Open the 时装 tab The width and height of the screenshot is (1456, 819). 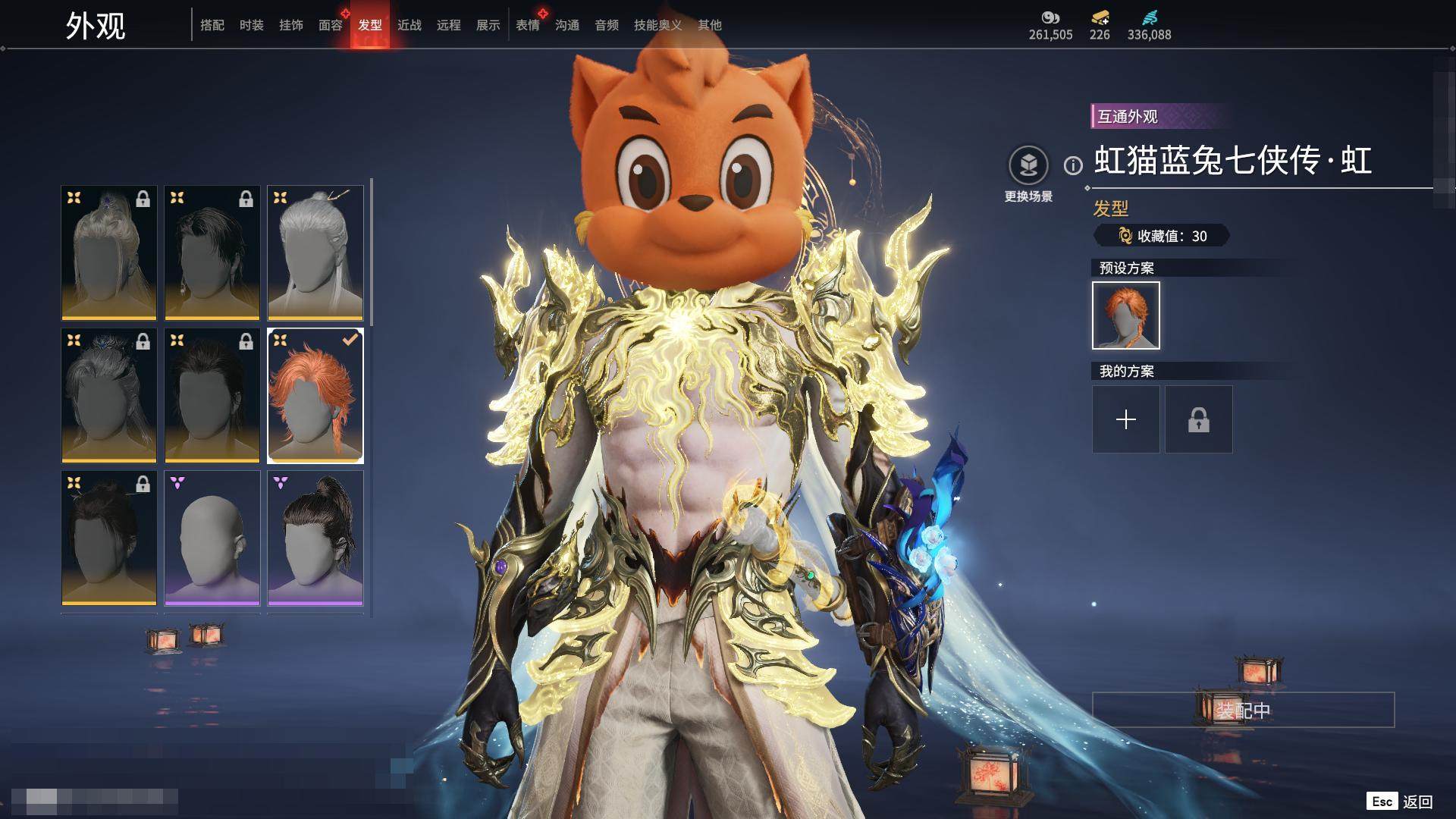[252, 25]
